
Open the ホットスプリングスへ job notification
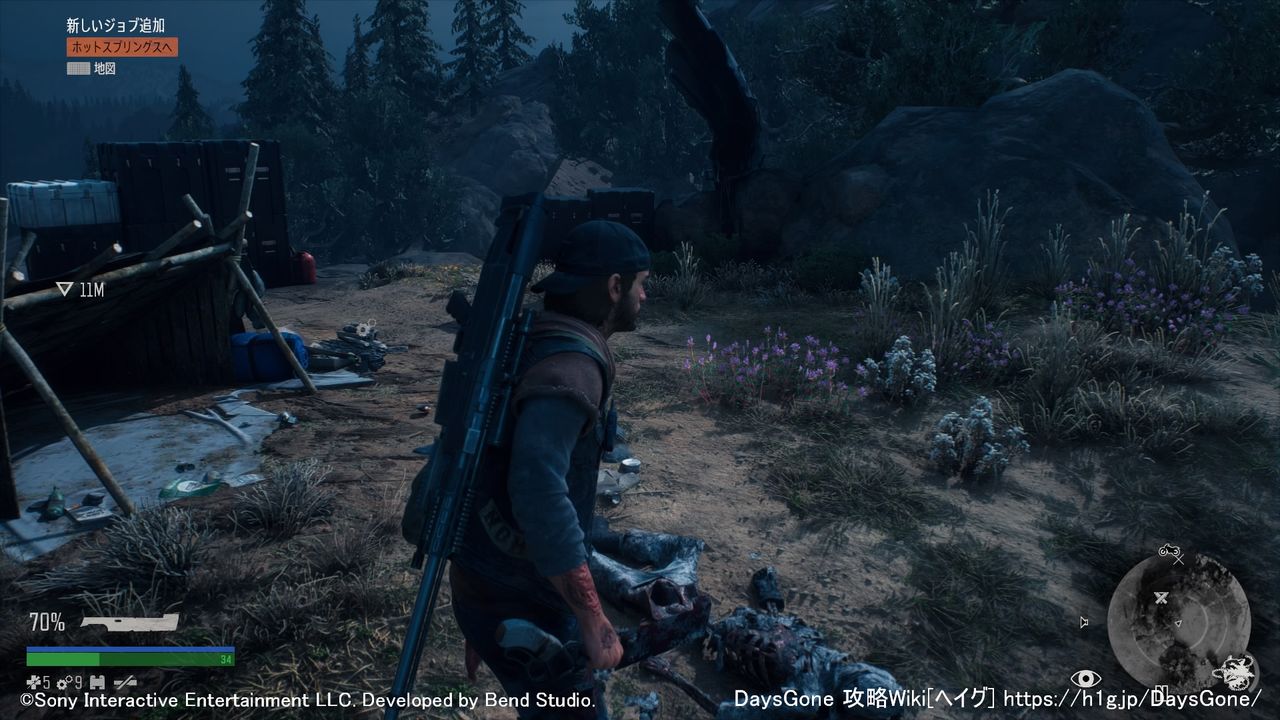(122, 47)
